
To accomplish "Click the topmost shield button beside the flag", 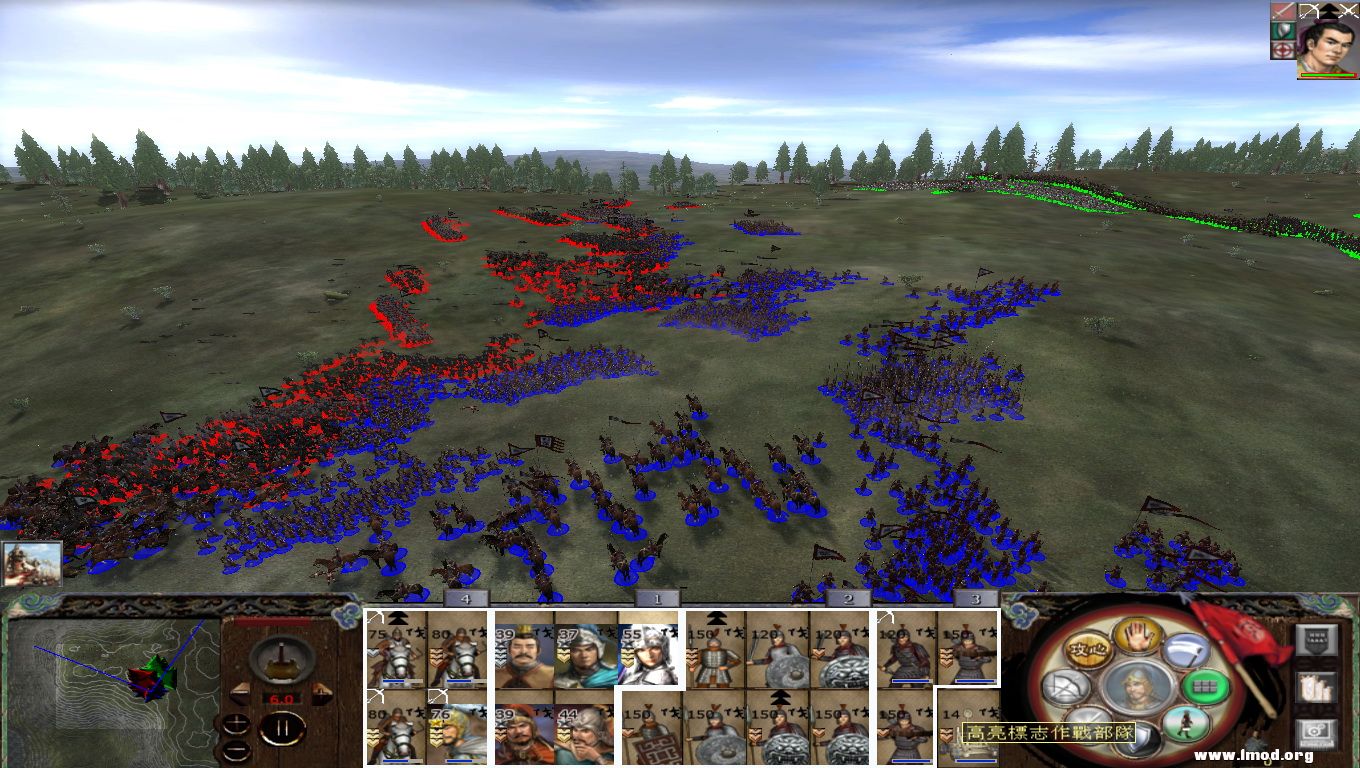I will [1316, 640].
